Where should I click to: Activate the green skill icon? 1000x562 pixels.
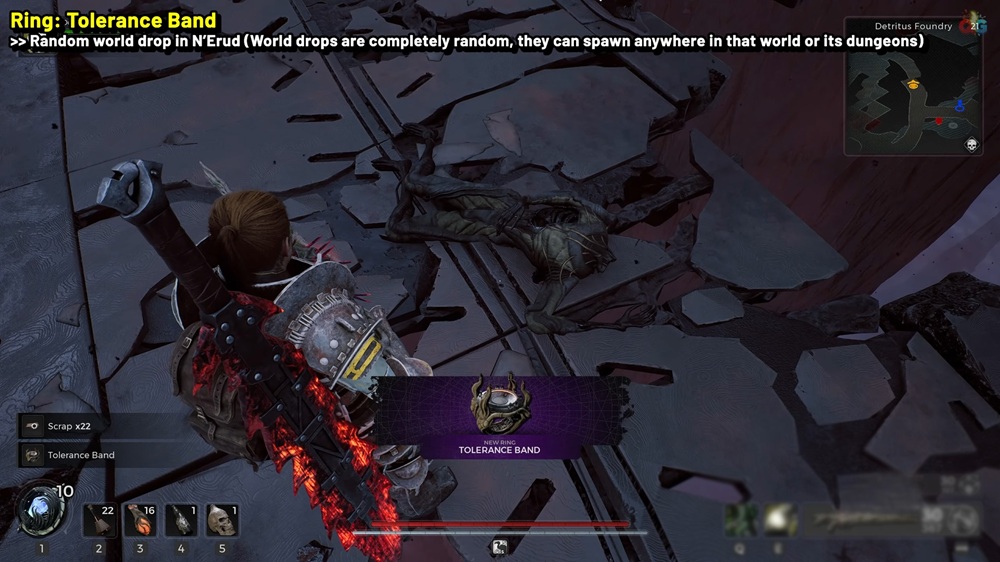(x=741, y=518)
